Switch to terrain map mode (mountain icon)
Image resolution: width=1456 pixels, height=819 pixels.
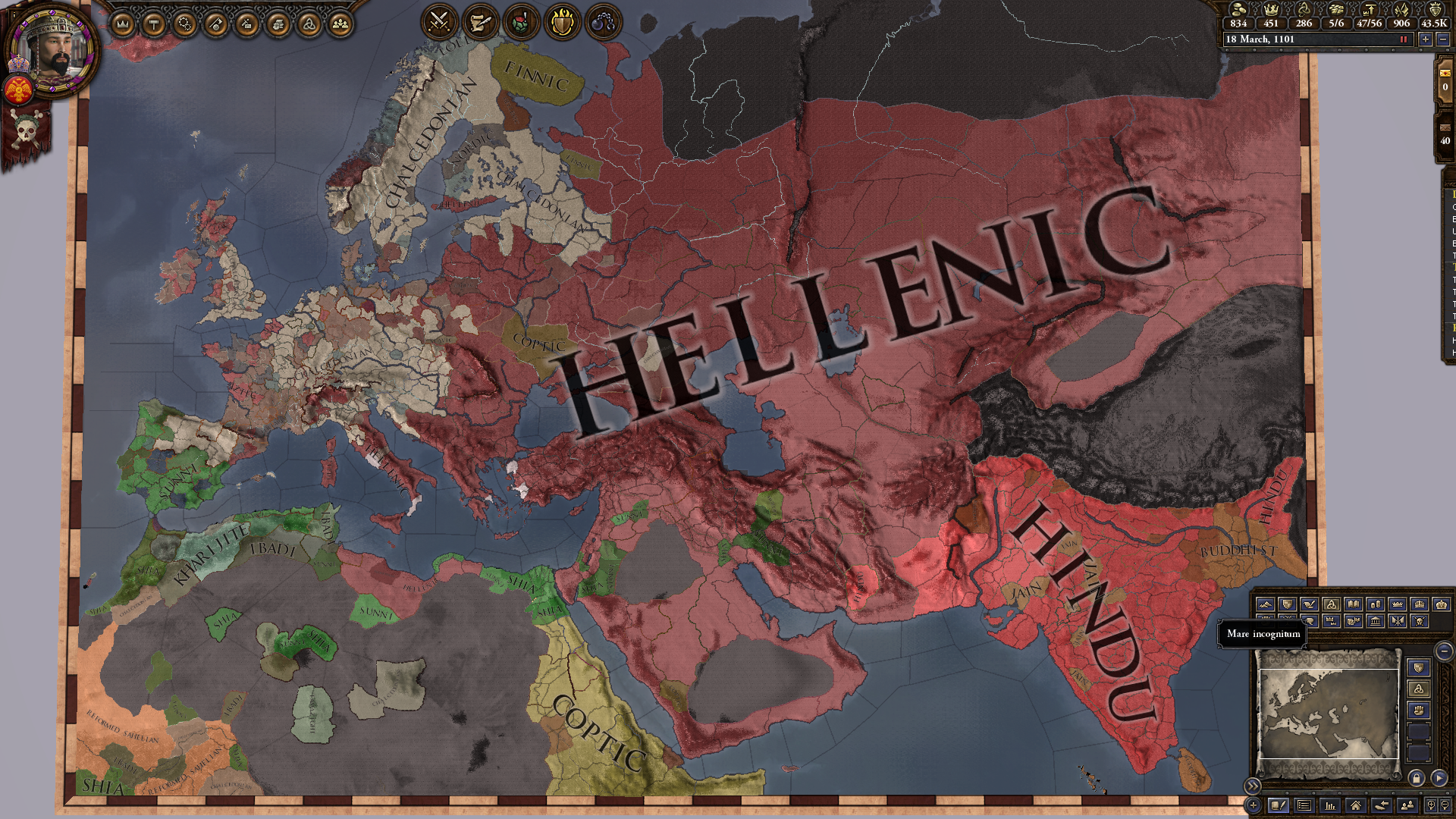pyautogui.click(x=1266, y=604)
